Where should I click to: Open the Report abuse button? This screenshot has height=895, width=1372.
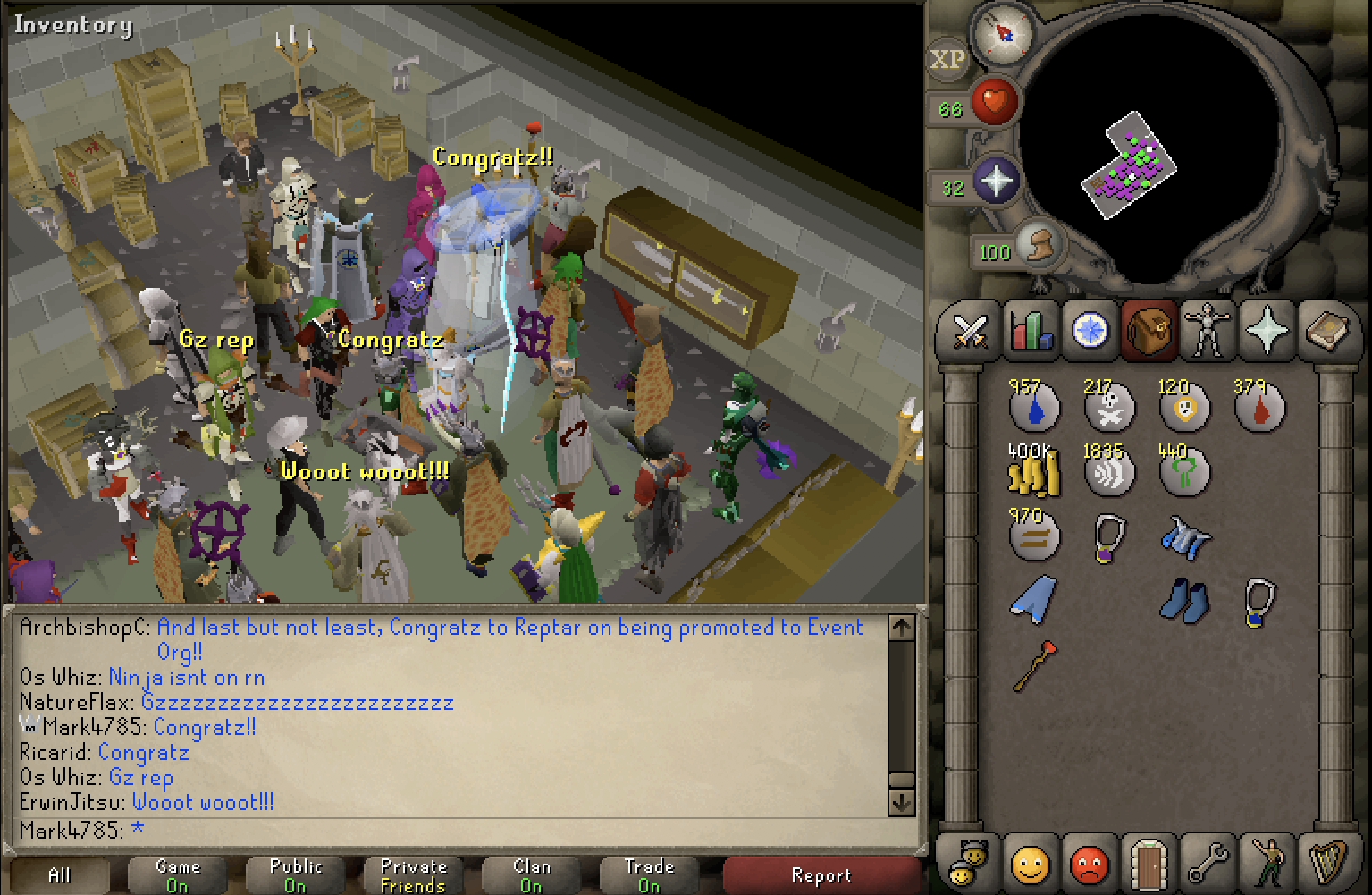[821, 875]
